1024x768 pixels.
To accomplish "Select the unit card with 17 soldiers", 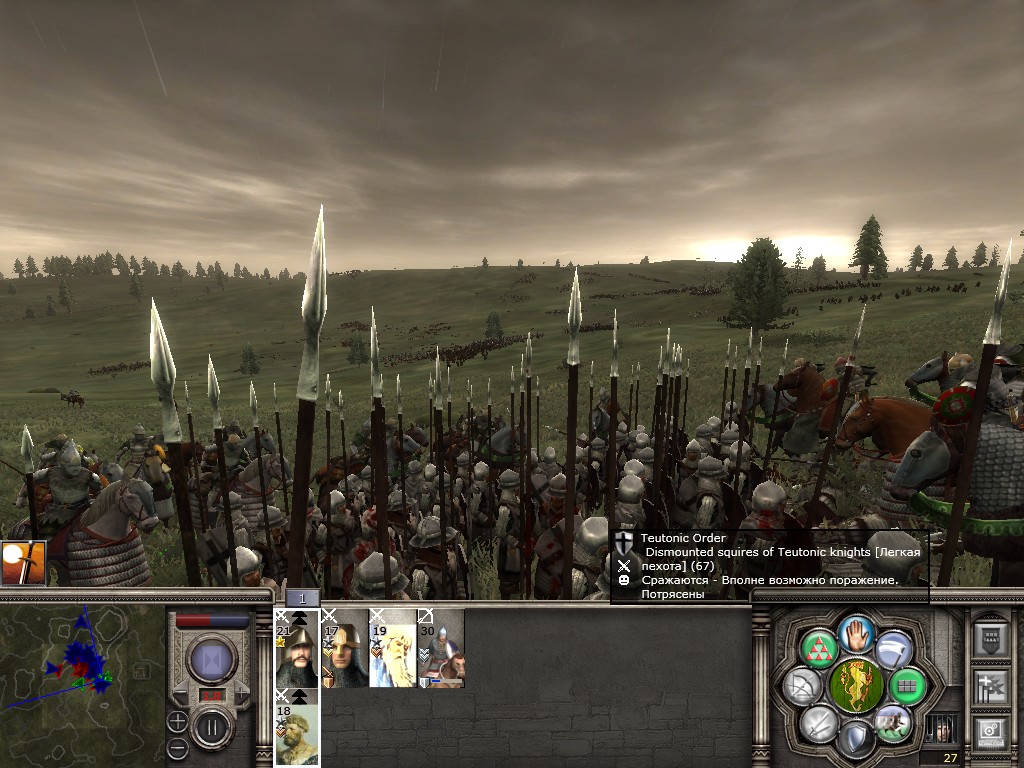I will [345, 648].
